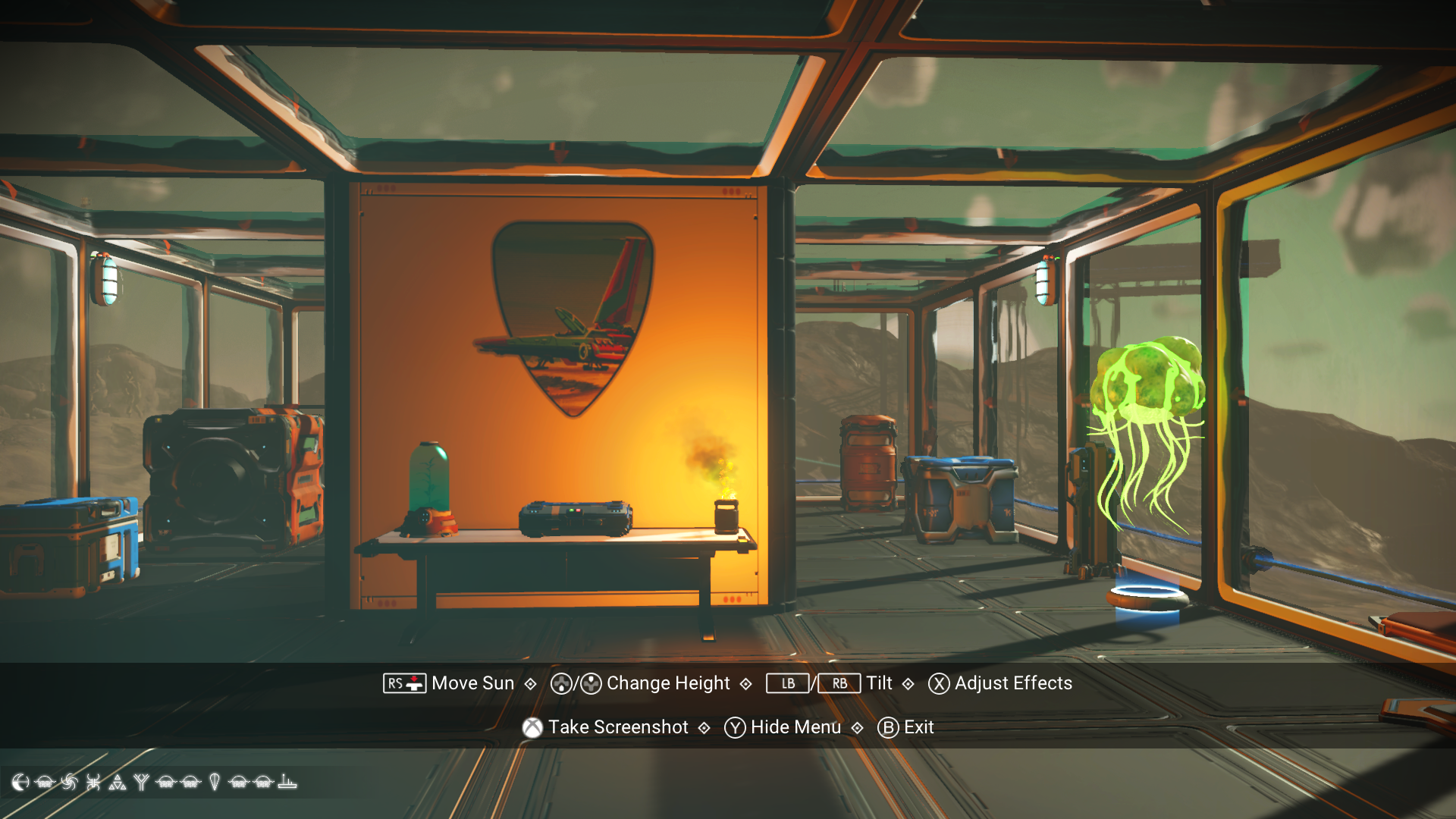This screenshot has width=1456, height=819.
Task: Select the spiral galaxy glyph
Action: pyautogui.click(x=68, y=783)
